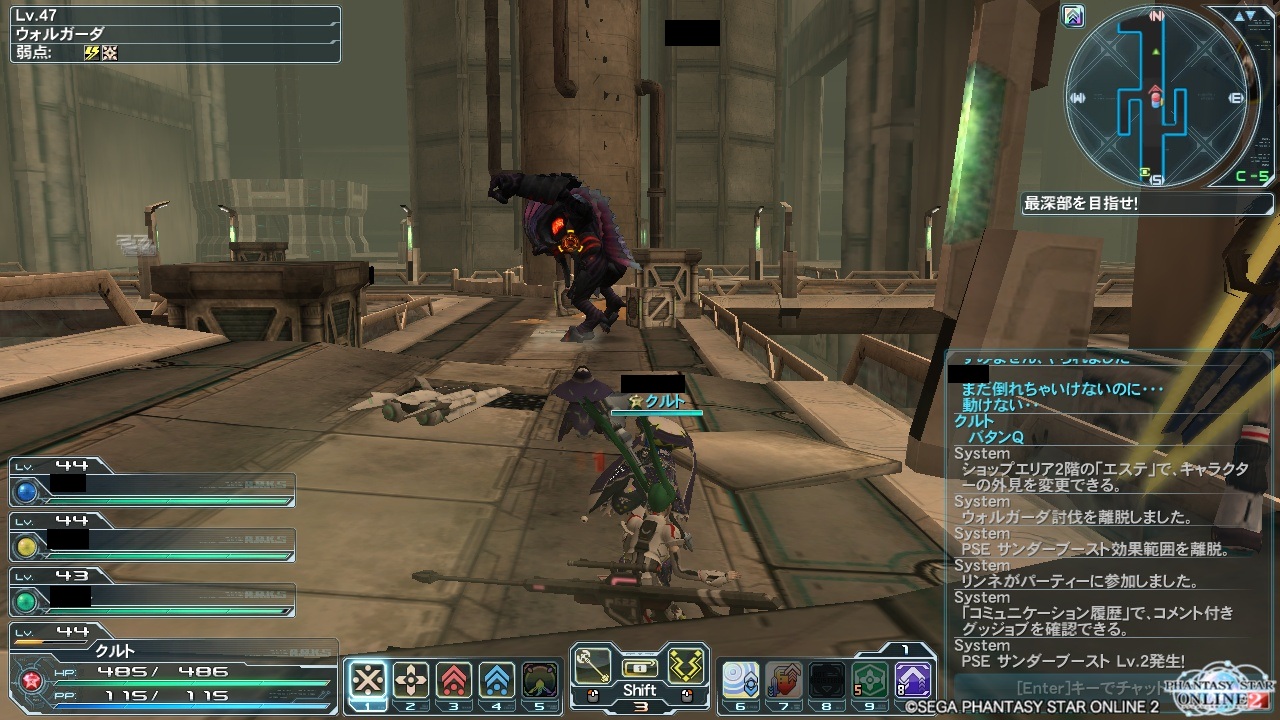Image resolution: width=1280 pixels, height=720 pixels.
Task: Use the blue chevron skill in slot 4
Action: coord(497,680)
